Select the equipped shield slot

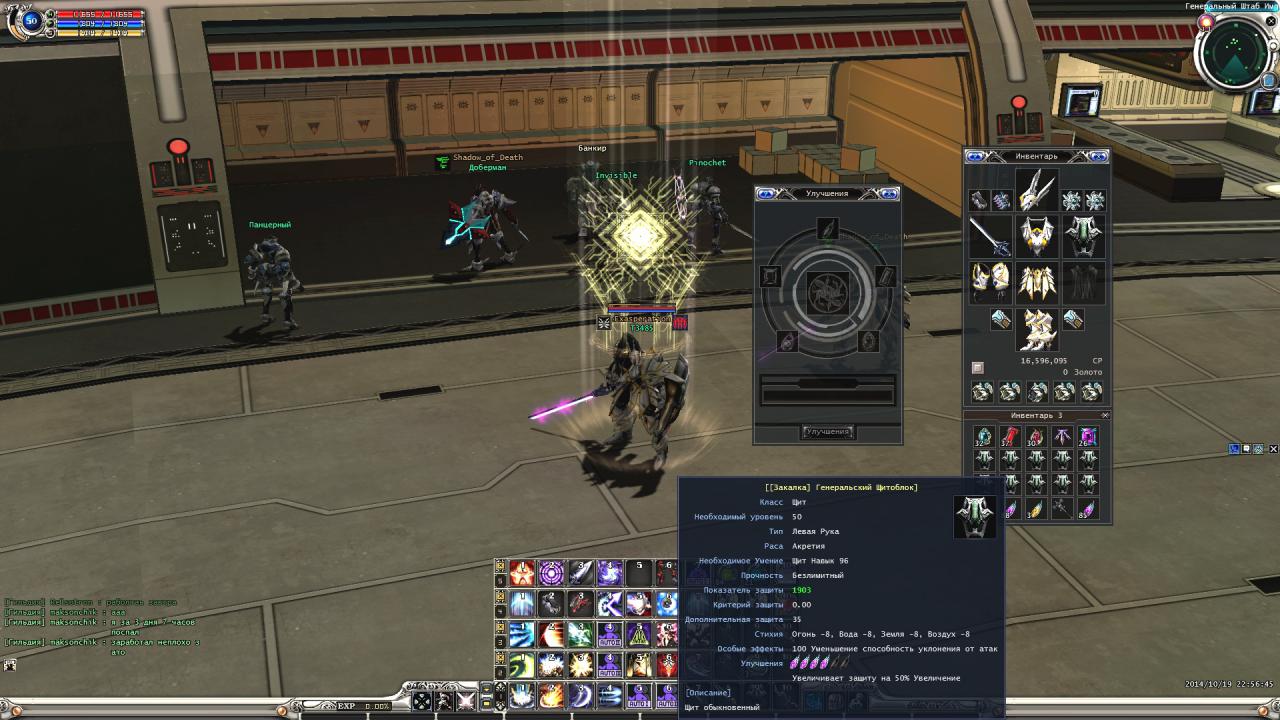point(1084,237)
